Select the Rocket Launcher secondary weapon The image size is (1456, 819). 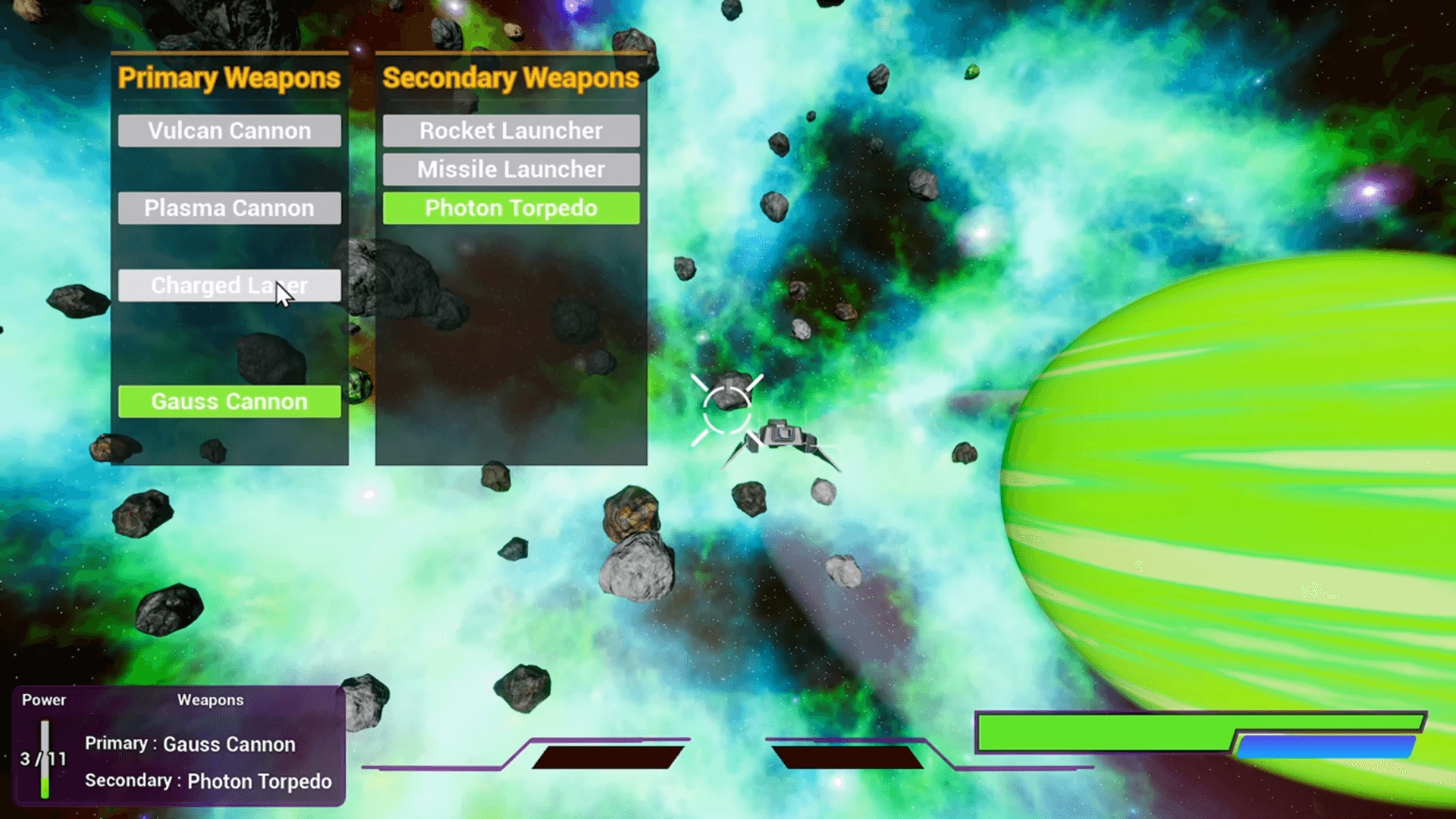[510, 130]
